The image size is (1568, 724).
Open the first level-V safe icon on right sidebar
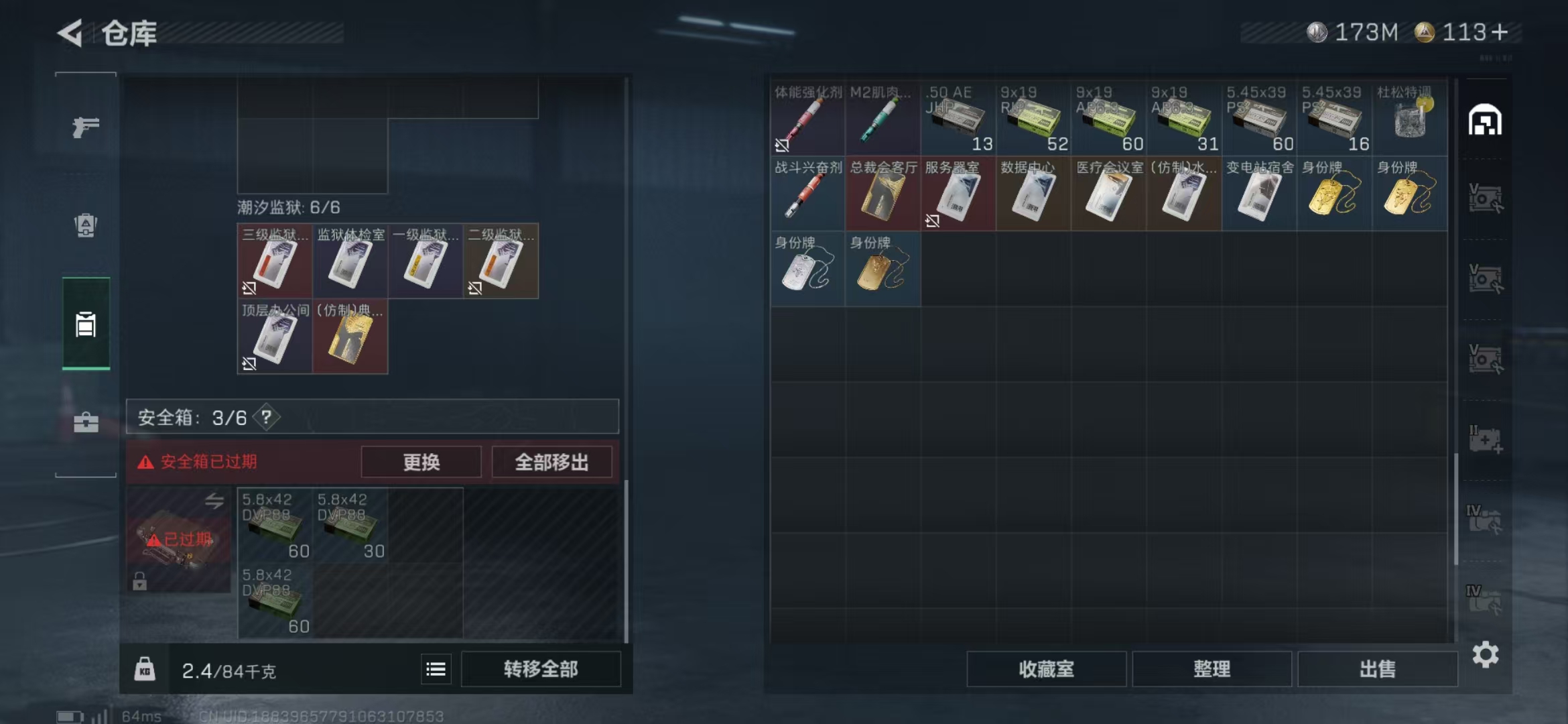coord(1485,198)
